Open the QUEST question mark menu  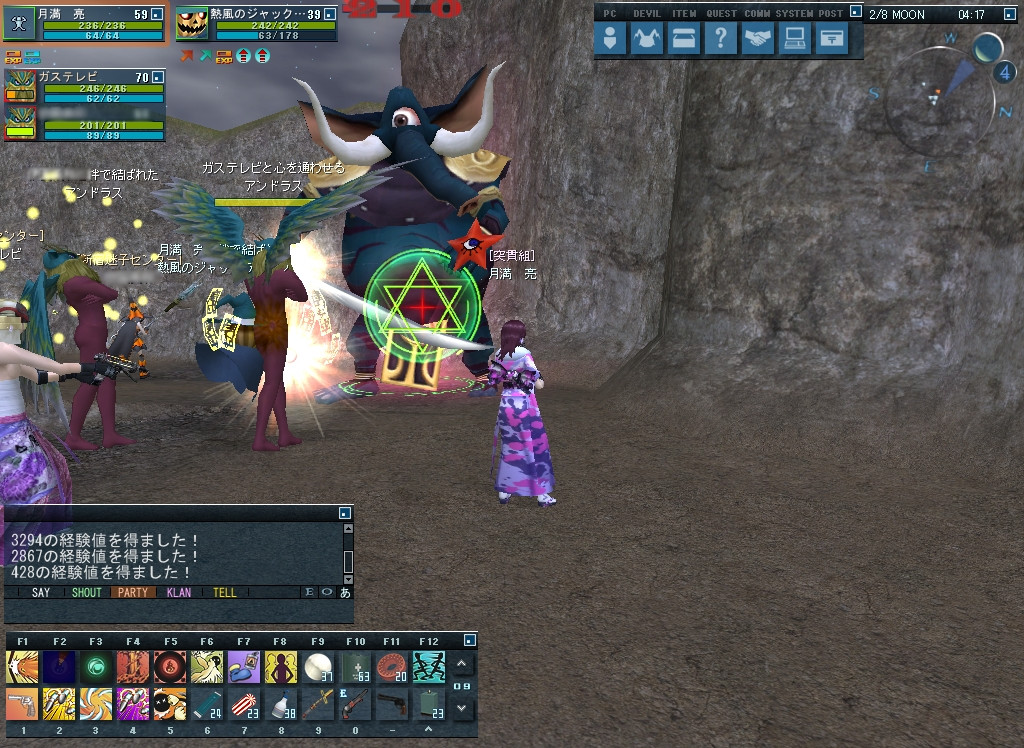pyautogui.click(x=720, y=39)
